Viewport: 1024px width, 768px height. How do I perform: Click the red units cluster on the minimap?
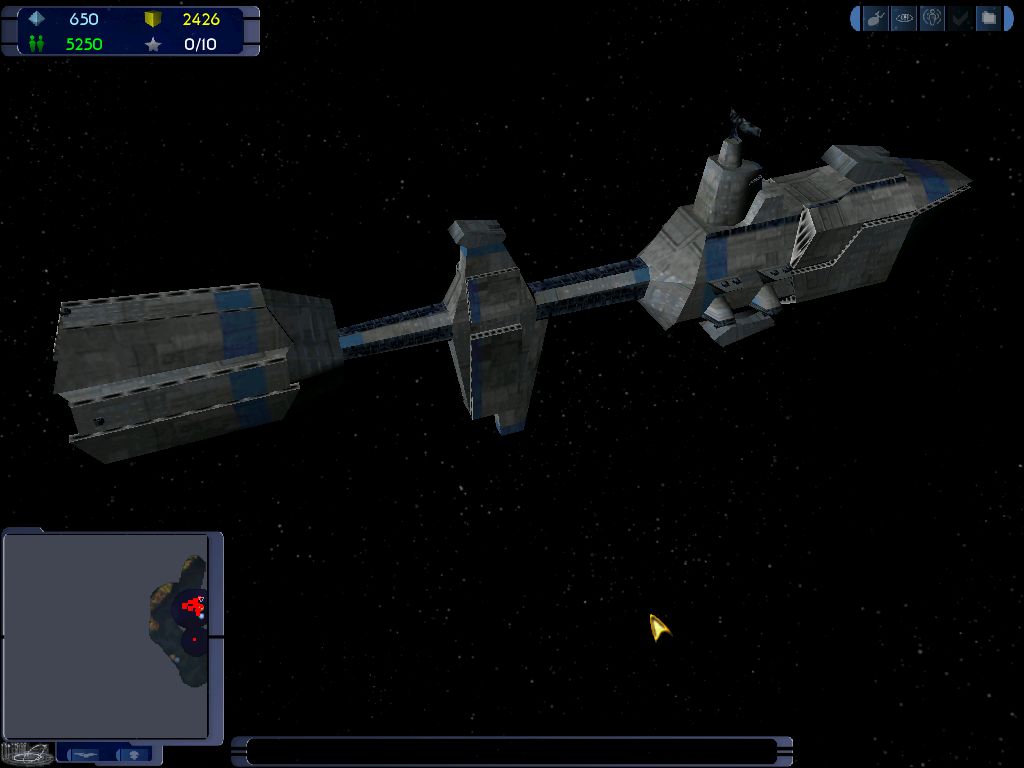click(193, 606)
